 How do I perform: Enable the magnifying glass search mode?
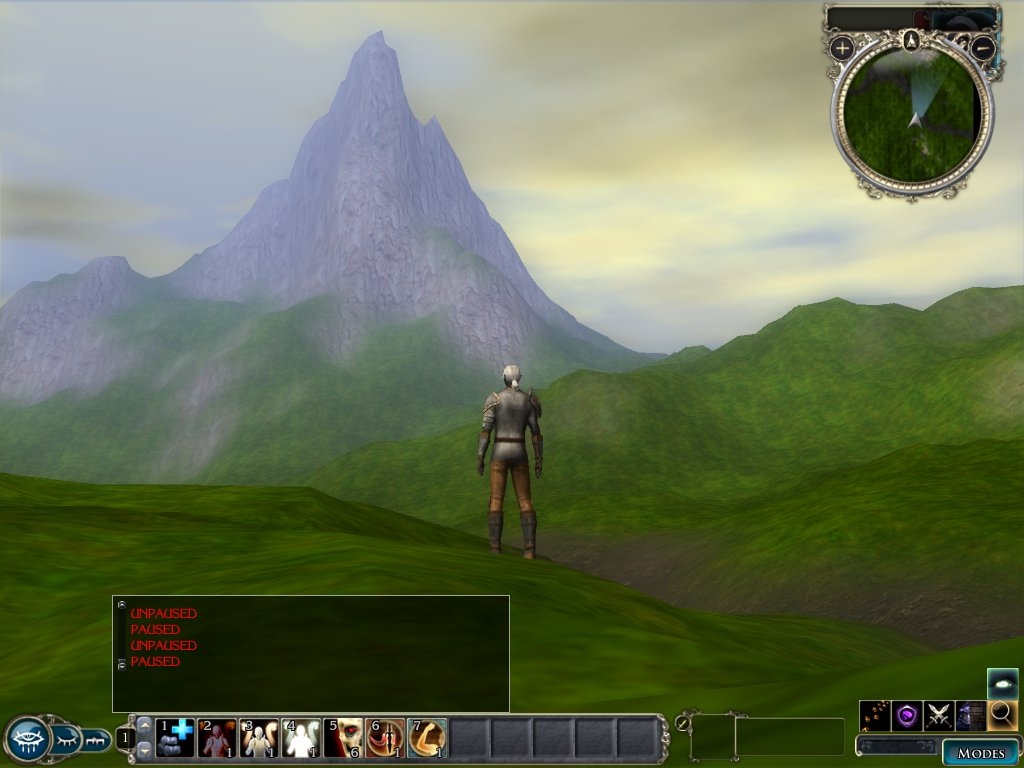pos(1002,715)
